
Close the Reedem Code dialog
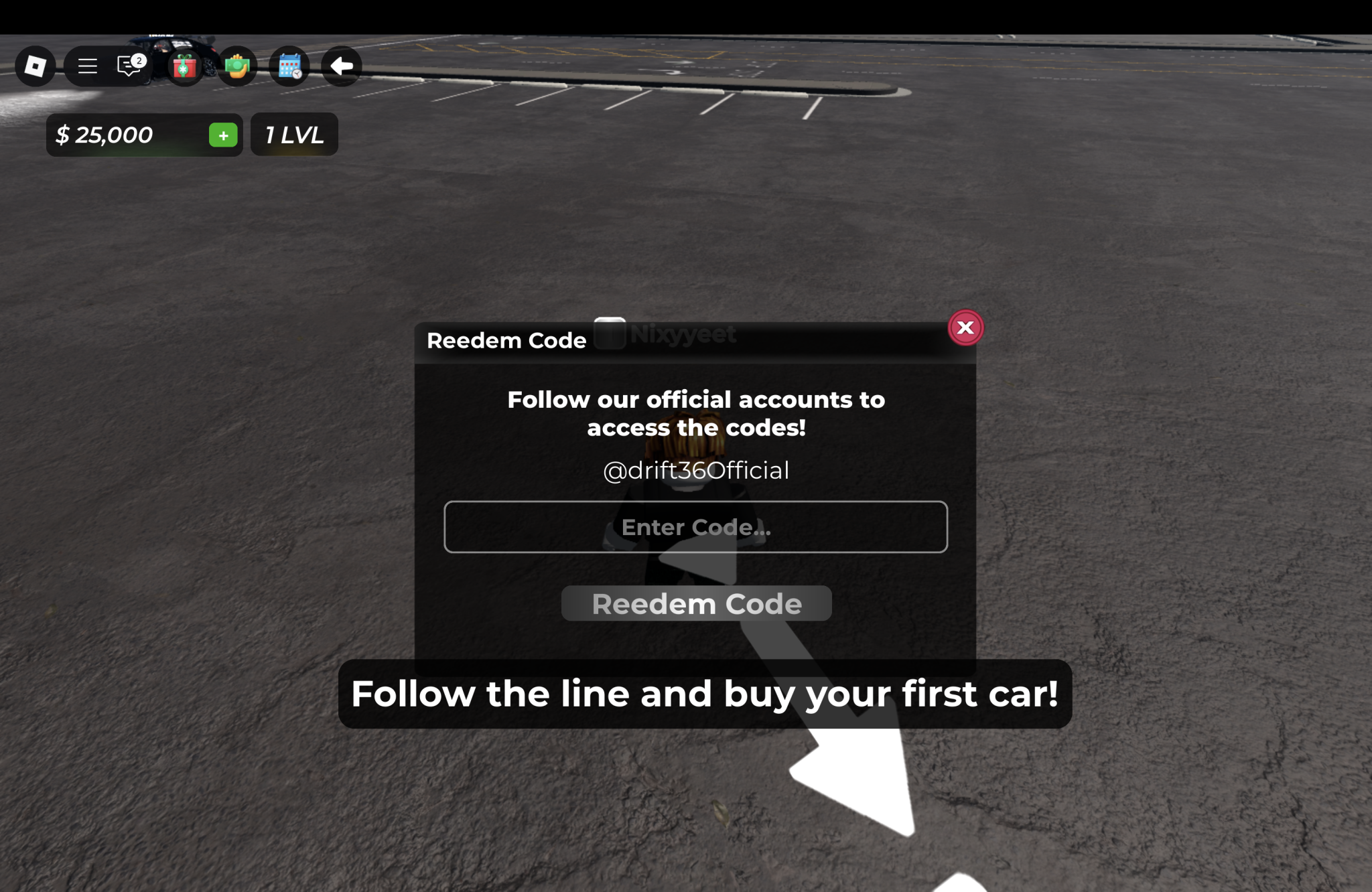click(965, 327)
